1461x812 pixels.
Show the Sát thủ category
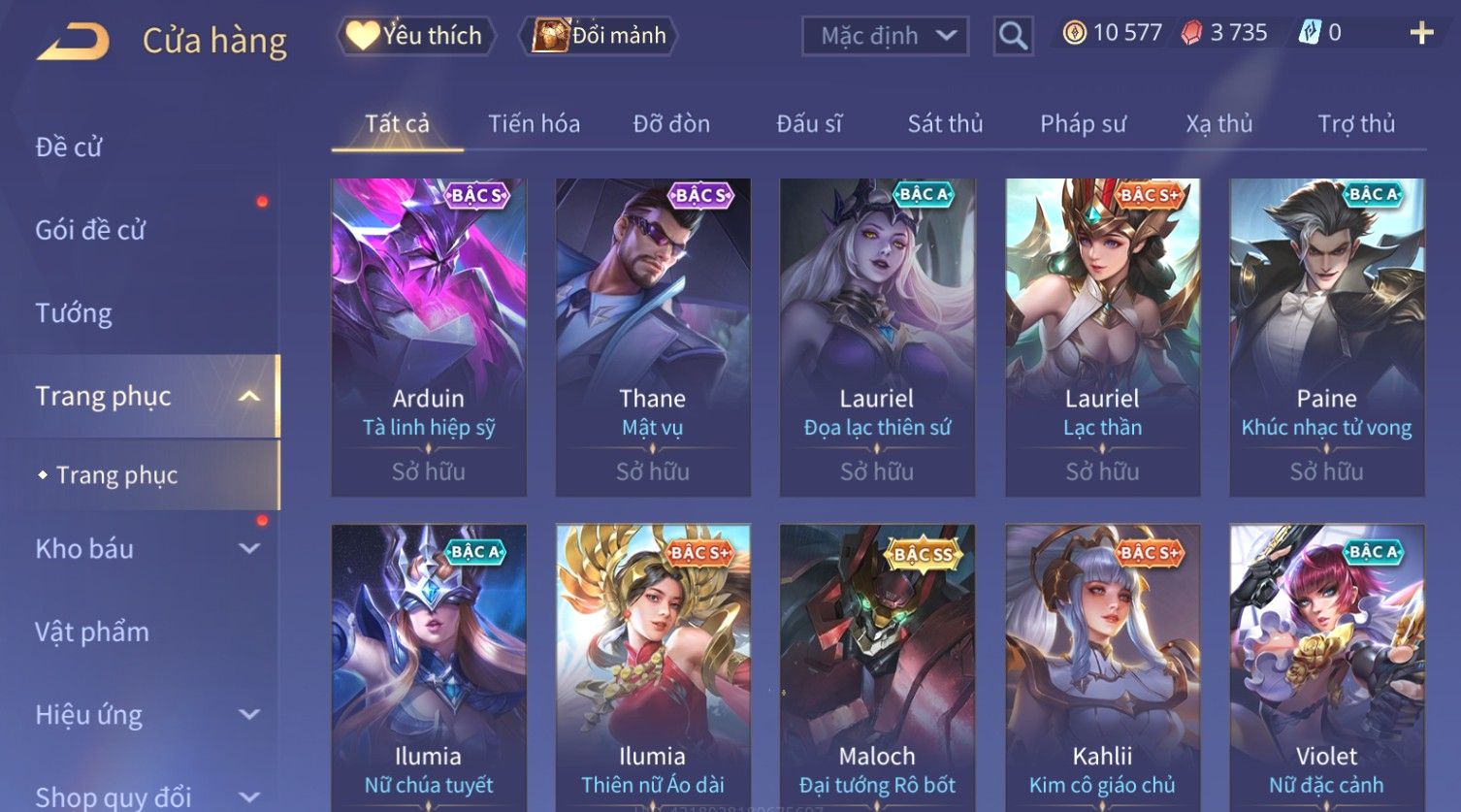pos(945,124)
